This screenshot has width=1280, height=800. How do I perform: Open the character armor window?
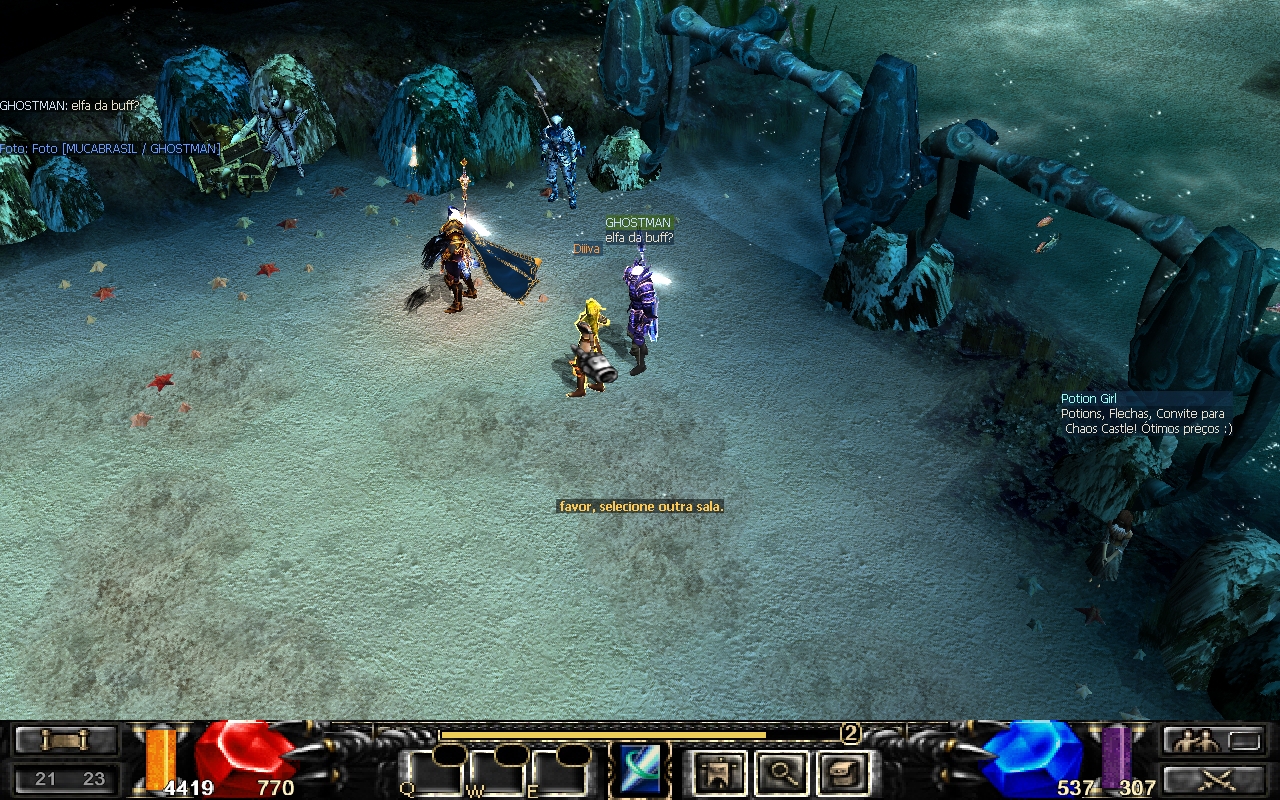click(718, 772)
